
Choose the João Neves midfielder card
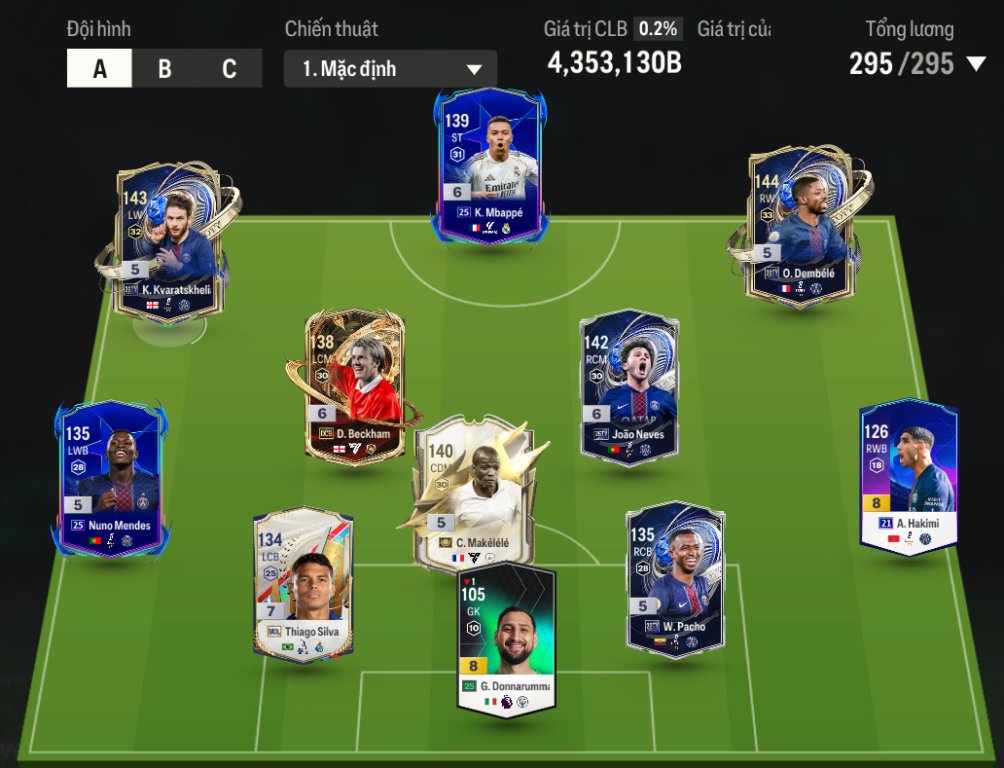coord(629,387)
